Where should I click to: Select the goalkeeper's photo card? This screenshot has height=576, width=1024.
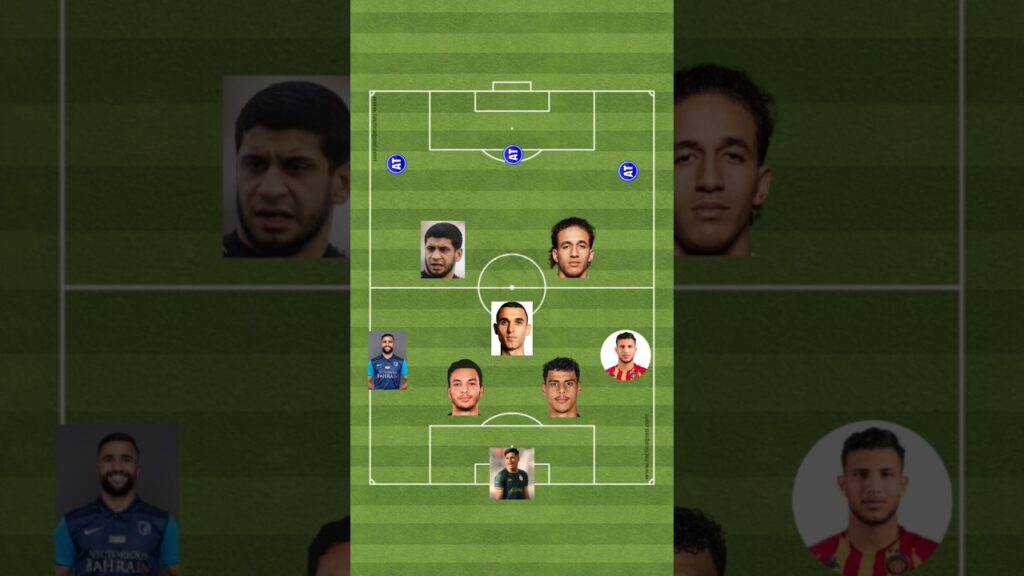511,473
